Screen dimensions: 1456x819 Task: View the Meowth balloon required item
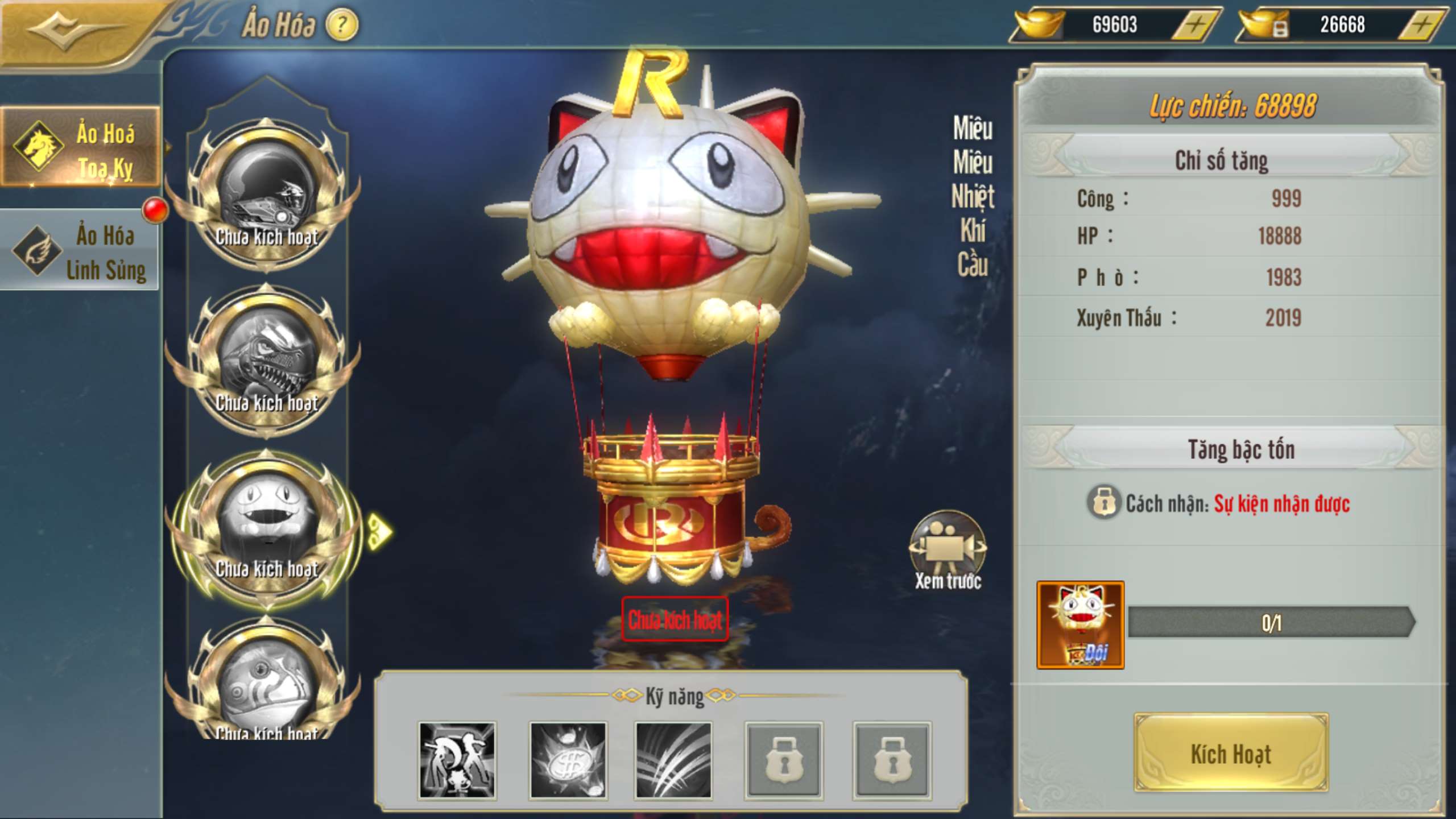[1080, 624]
